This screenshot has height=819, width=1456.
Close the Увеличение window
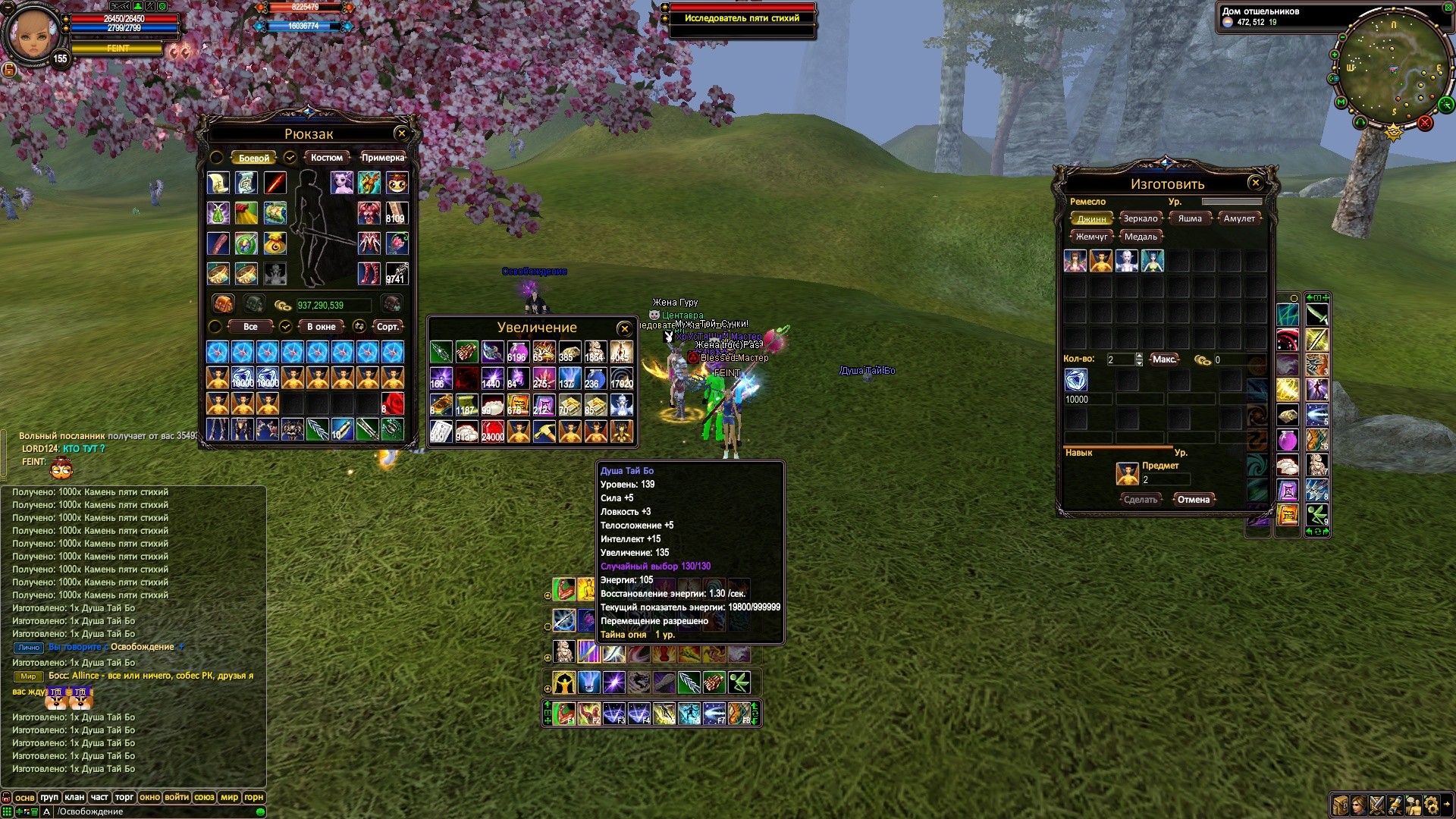click(624, 328)
